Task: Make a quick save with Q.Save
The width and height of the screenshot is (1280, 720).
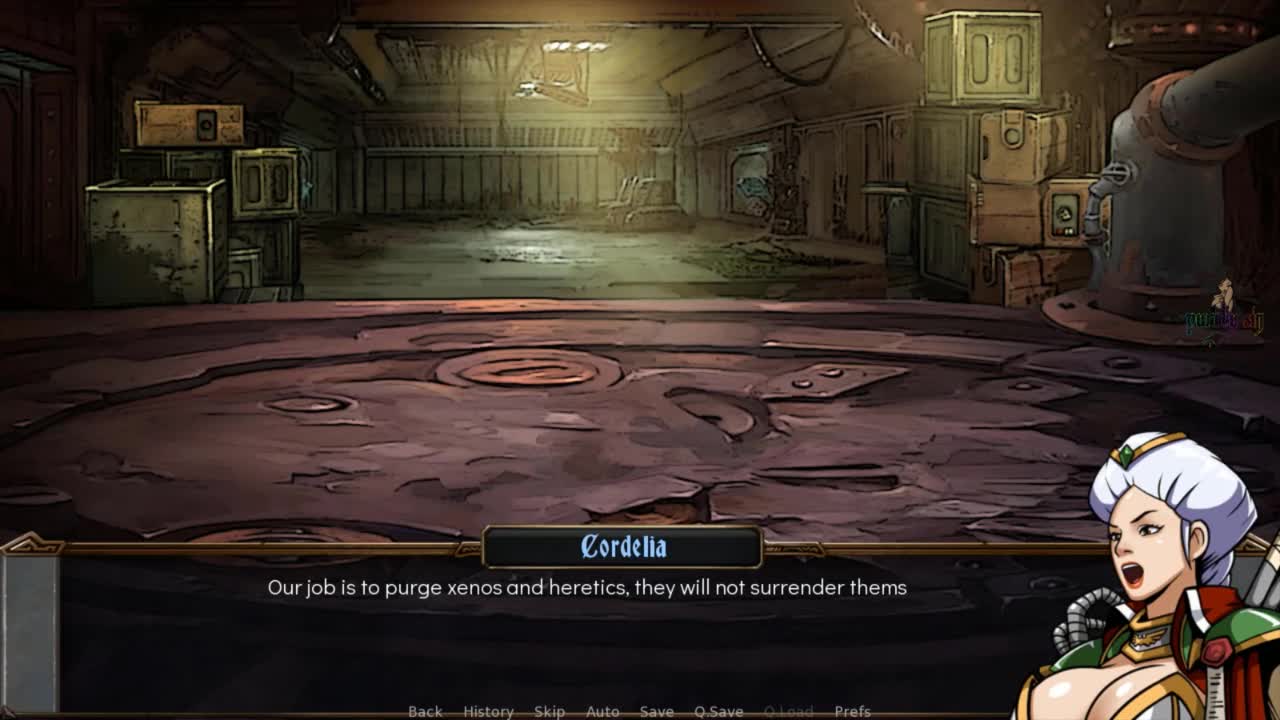Action: tap(718, 711)
